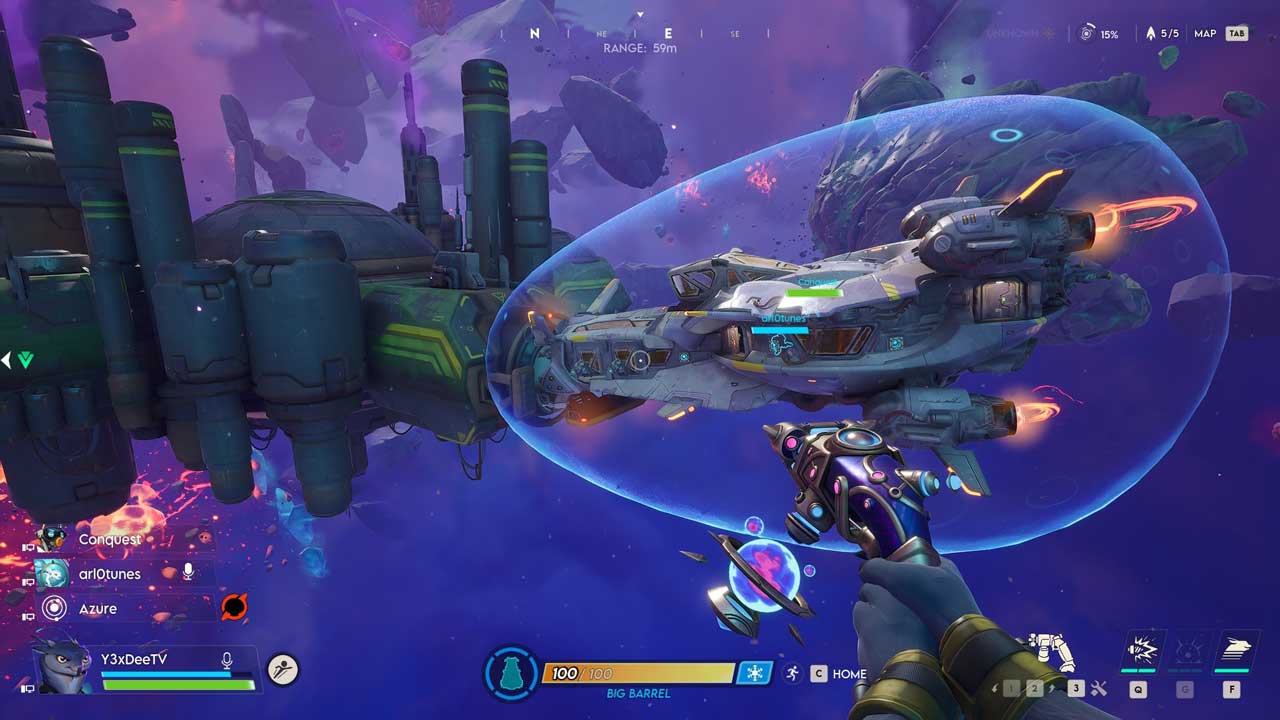Image resolution: width=1280 pixels, height=720 pixels.
Task: Click the North marker on the compass
Action: click(535, 33)
